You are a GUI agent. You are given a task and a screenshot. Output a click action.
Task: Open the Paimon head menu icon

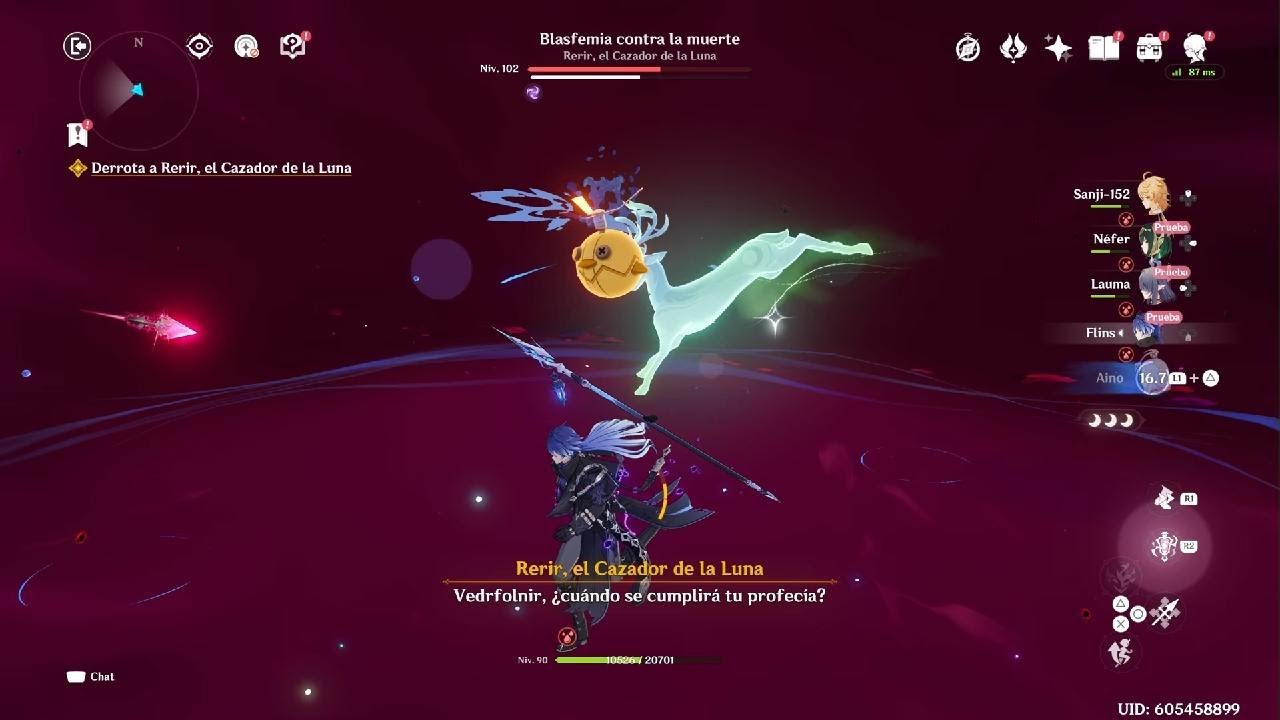point(1195,47)
